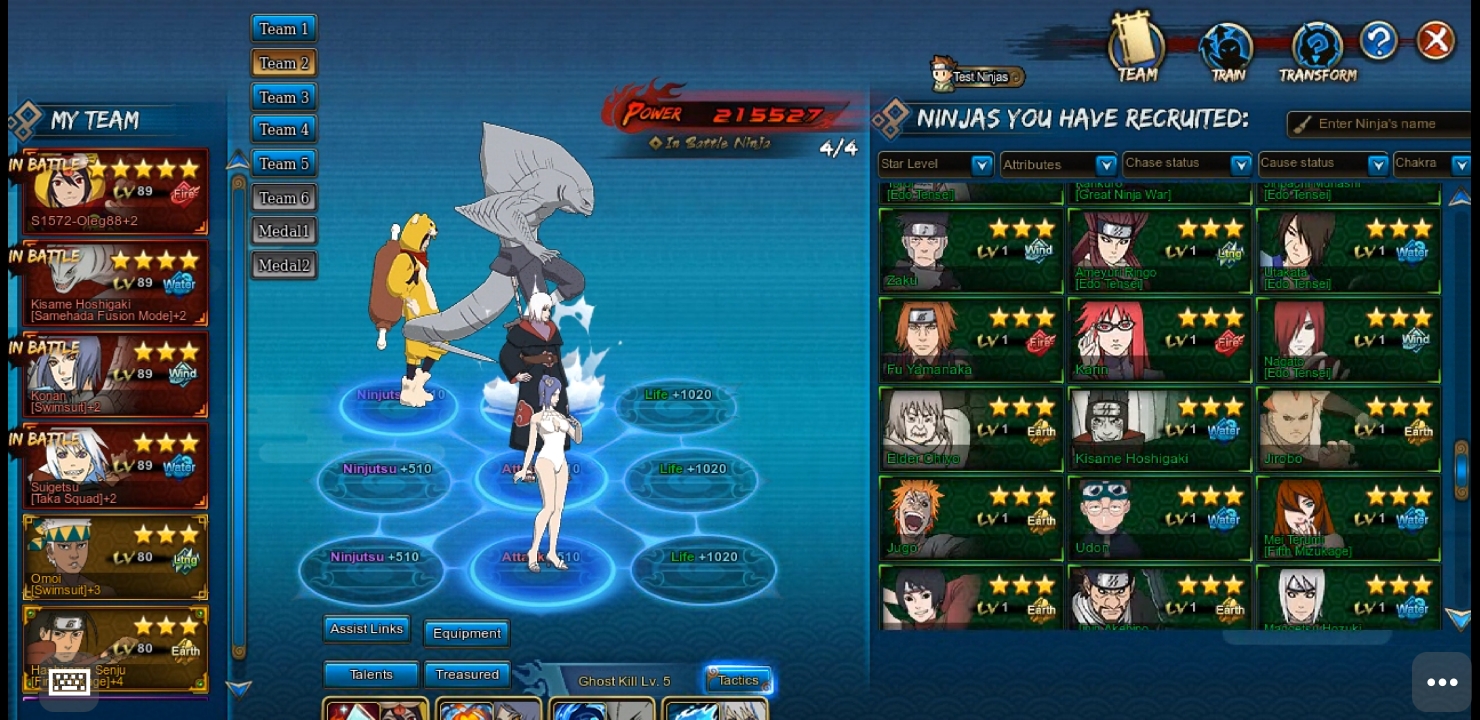This screenshot has height=720, width=1480.
Task: Open the Transform section
Action: click(x=1317, y=52)
